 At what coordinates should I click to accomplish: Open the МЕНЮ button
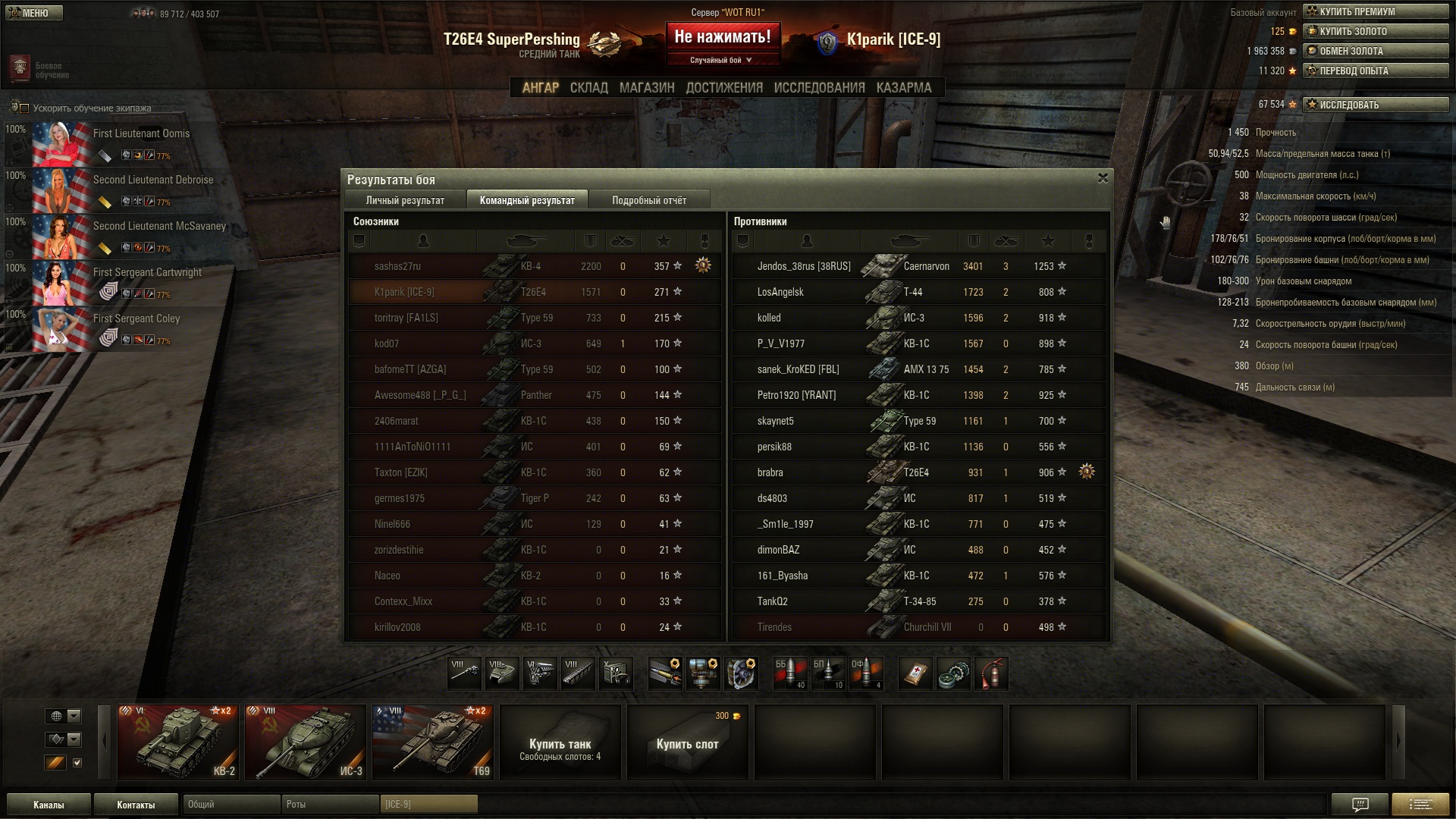[x=33, y=13]
